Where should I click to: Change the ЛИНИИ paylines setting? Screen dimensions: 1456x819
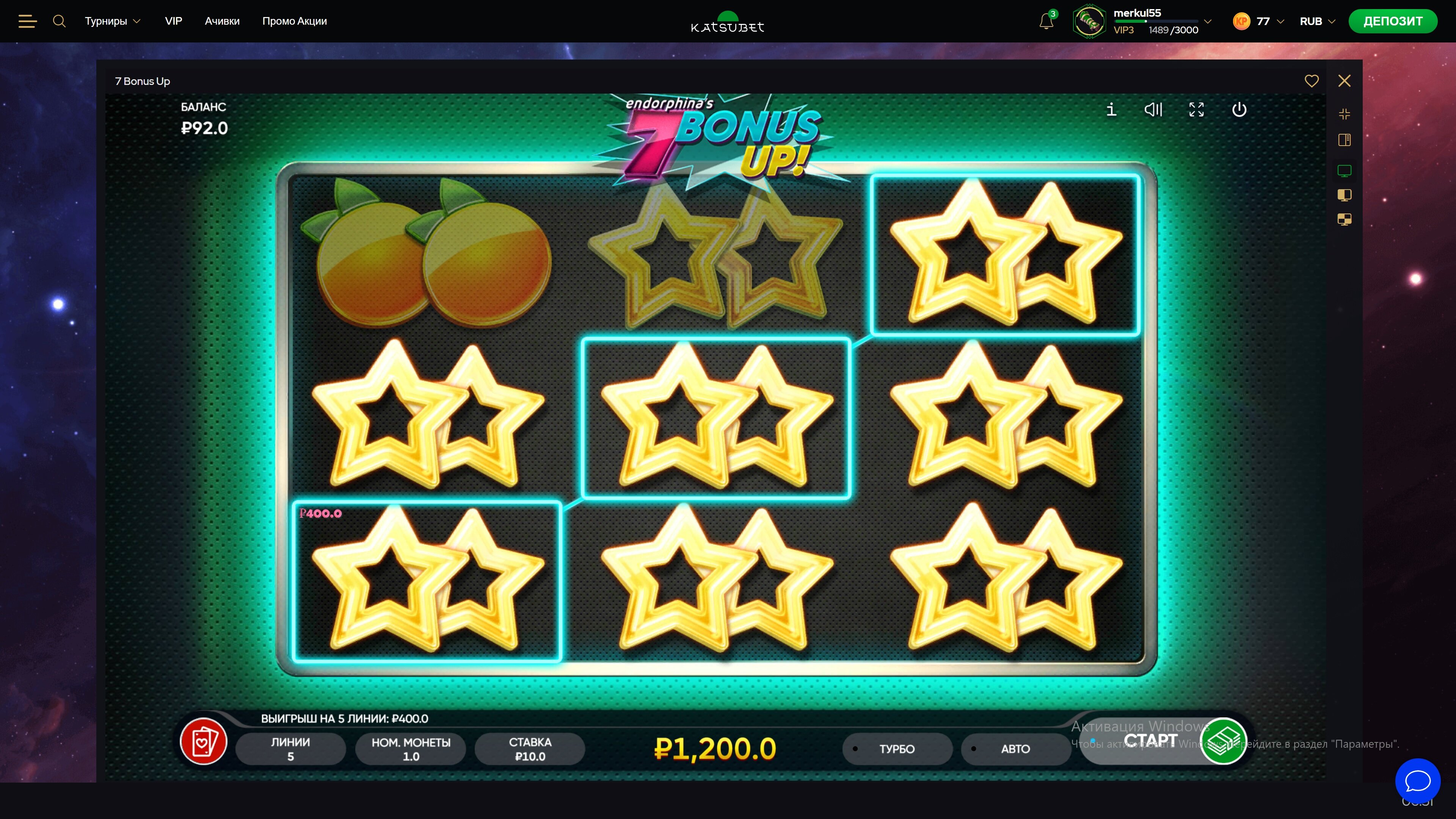coord(290,749)
